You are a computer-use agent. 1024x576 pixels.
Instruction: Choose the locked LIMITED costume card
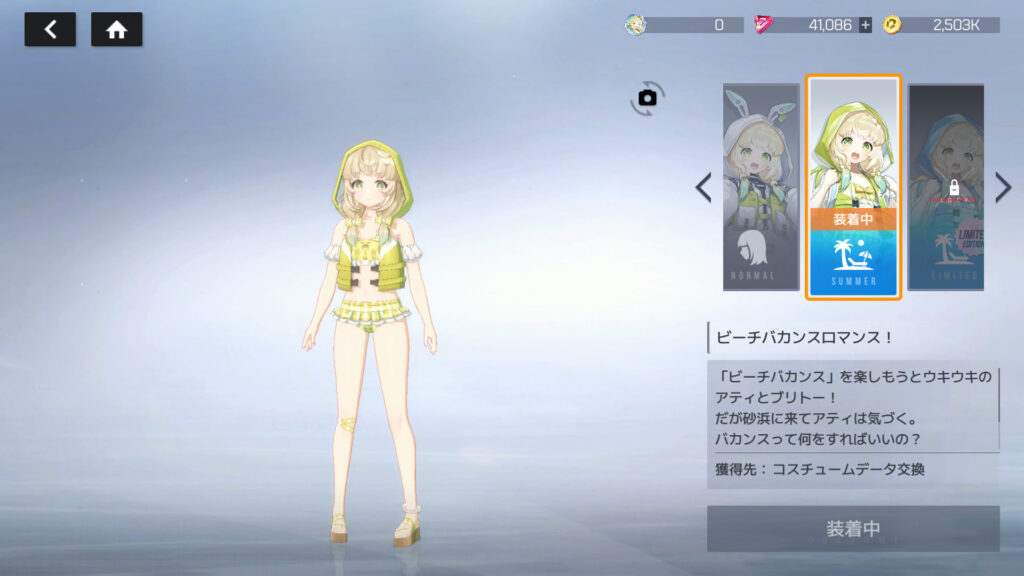945,187
